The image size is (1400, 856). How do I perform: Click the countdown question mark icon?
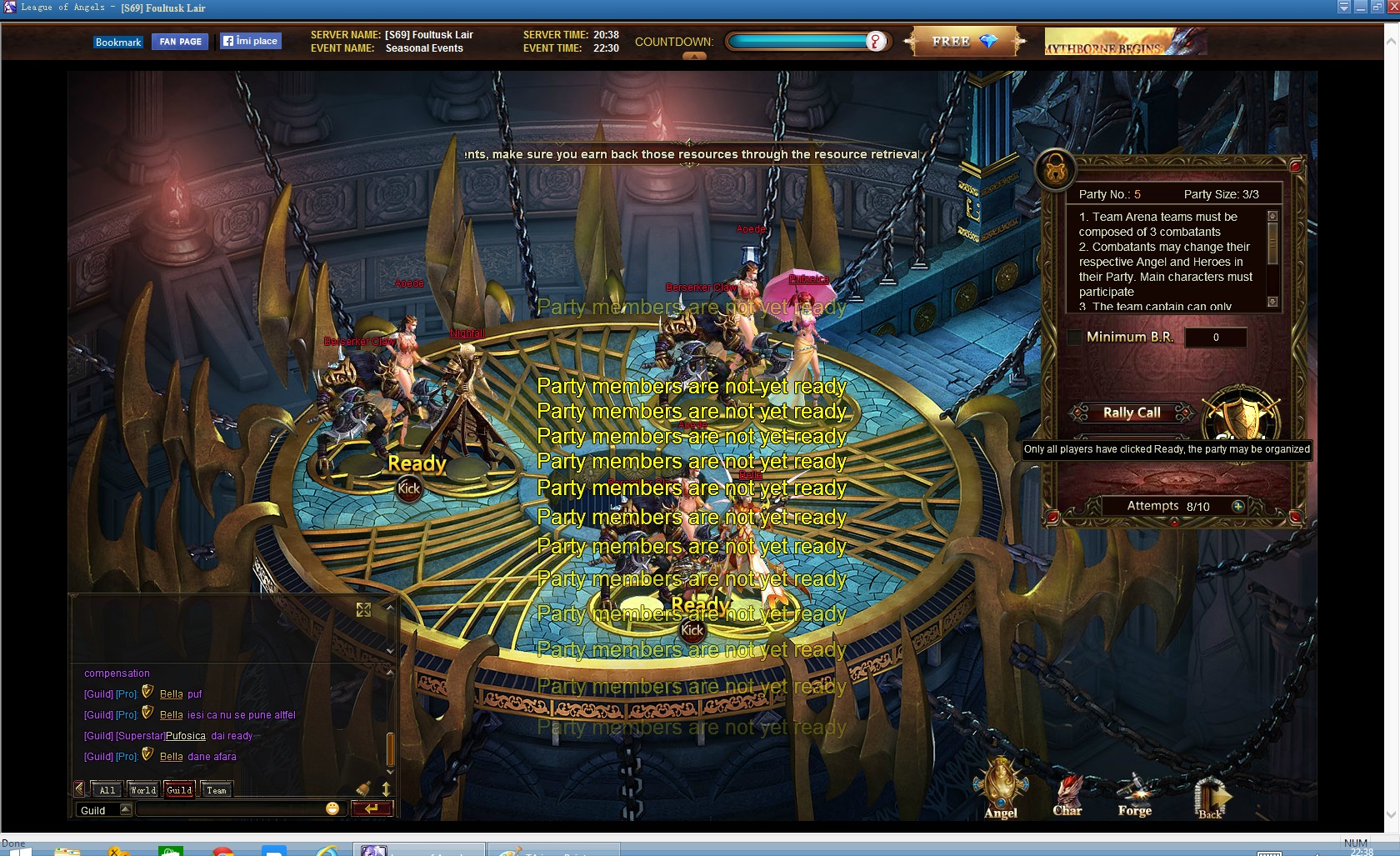click(x=875, y=42)
